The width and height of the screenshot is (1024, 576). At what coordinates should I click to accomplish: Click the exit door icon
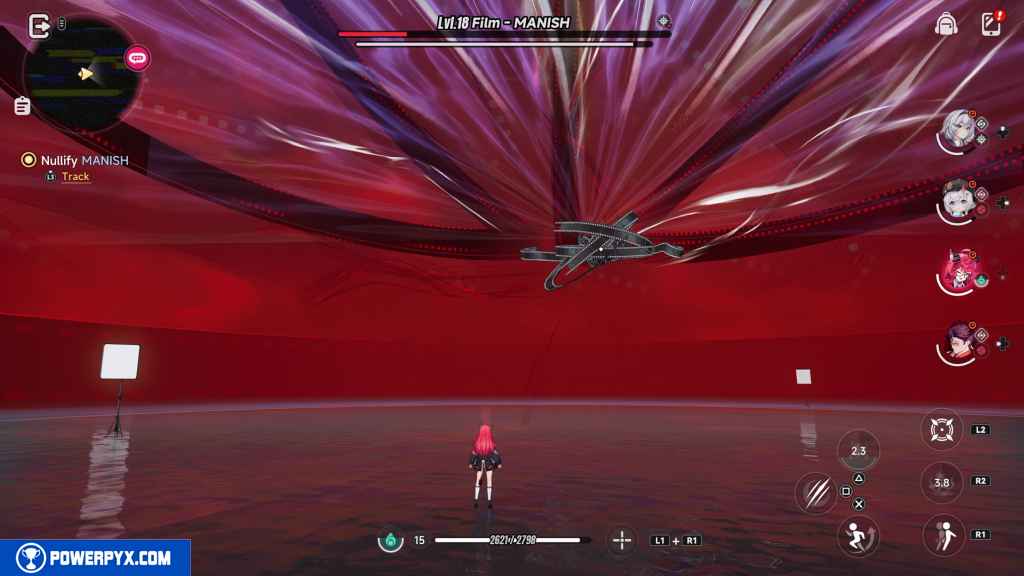[39, 25]
